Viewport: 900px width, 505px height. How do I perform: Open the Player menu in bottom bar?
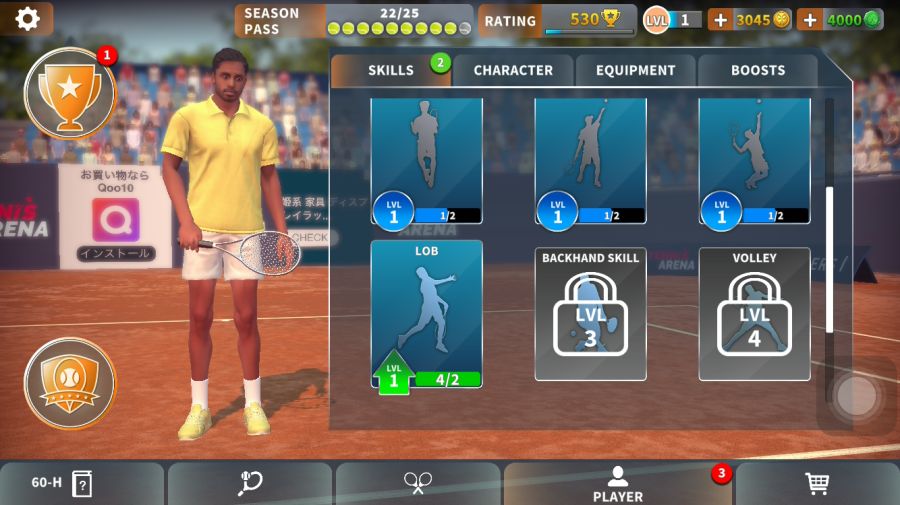[618, 484]
